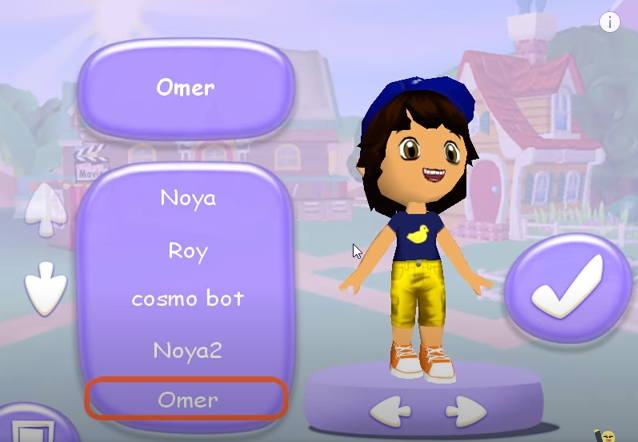Rotate character with the right arrow
The image size is (638, 442).
pyautogui.click(x=466, y=410)
